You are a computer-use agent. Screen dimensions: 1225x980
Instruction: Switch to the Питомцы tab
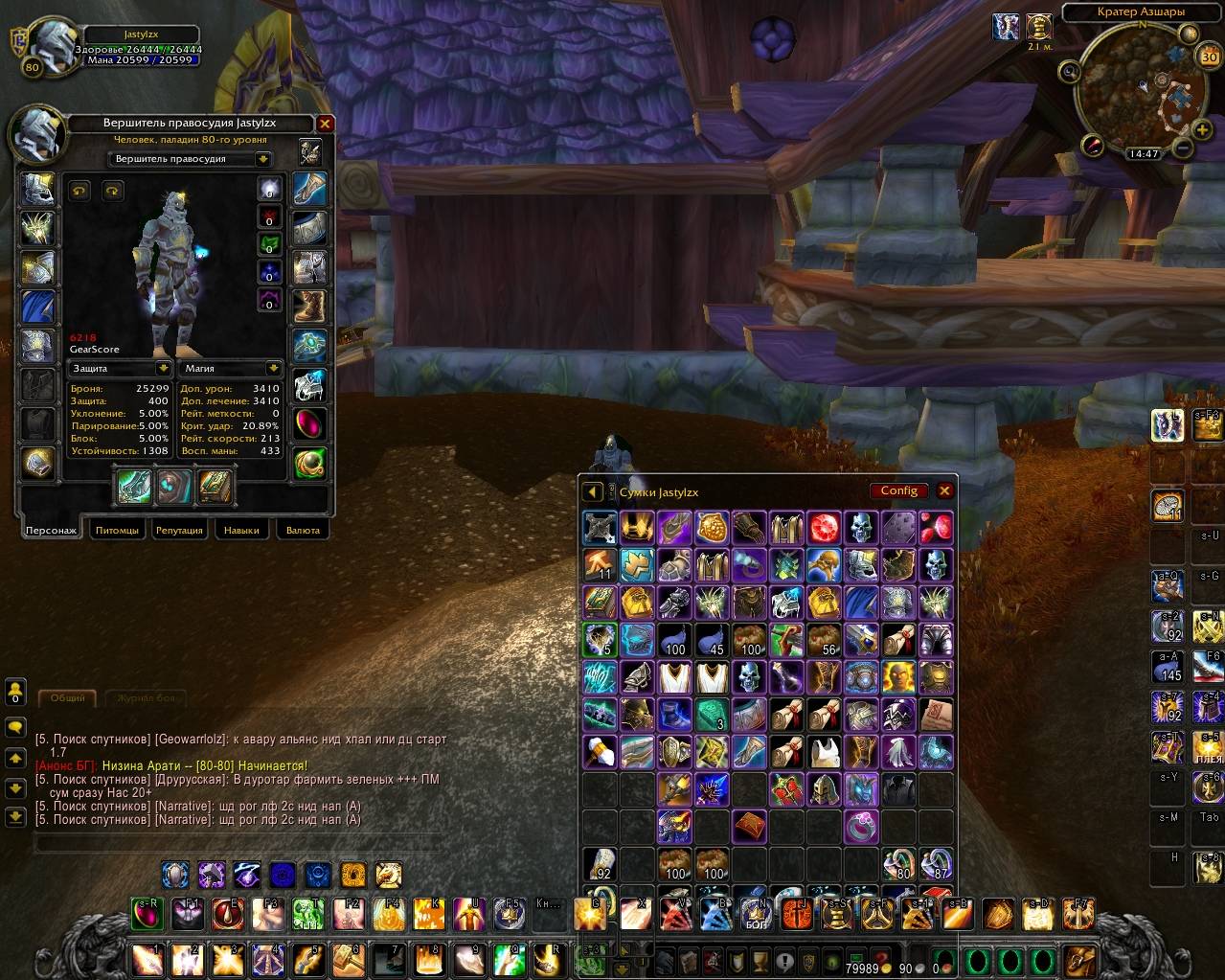click(117, 530)
